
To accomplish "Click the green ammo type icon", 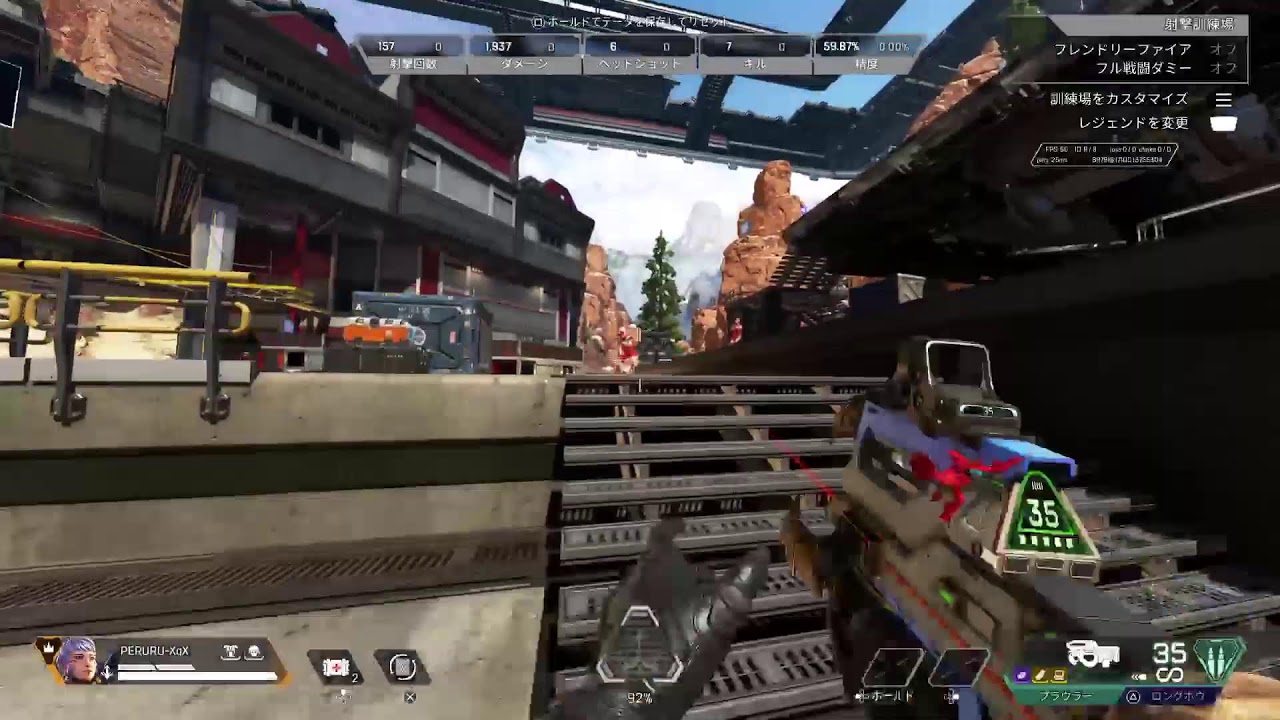I will pyautogui.click(x=1220, y=660).
